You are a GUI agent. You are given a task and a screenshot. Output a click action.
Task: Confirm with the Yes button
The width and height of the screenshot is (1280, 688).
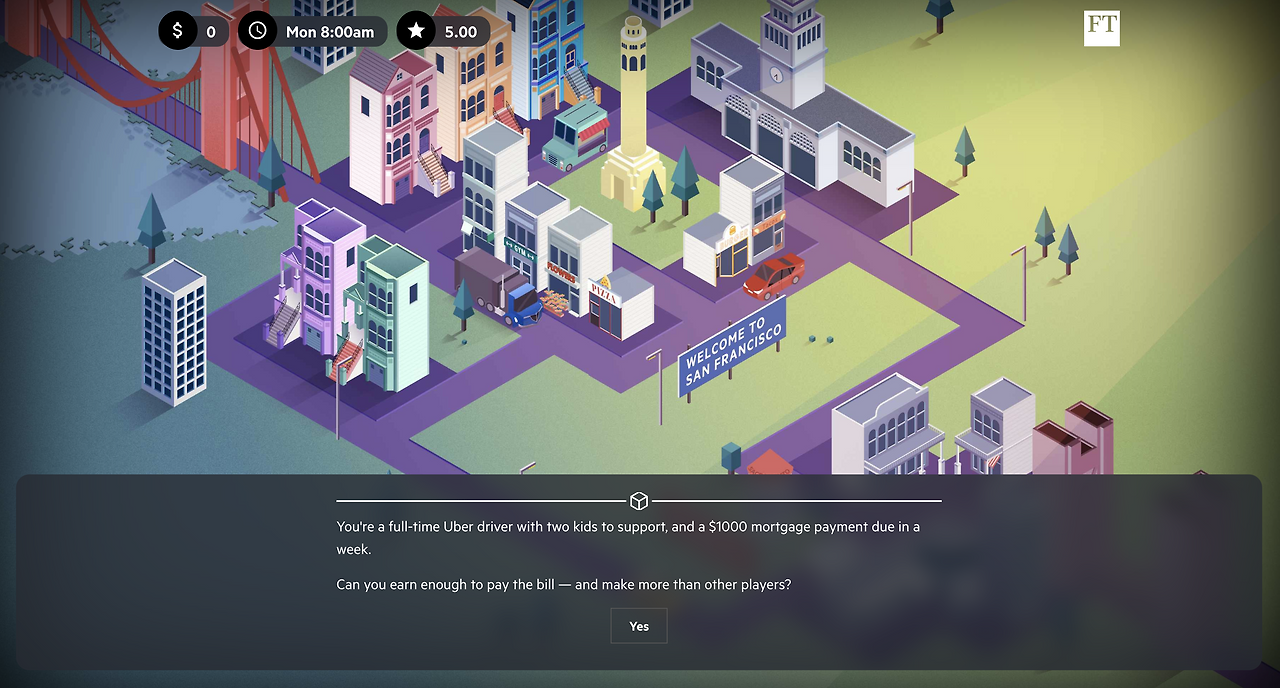pos(639,626)
